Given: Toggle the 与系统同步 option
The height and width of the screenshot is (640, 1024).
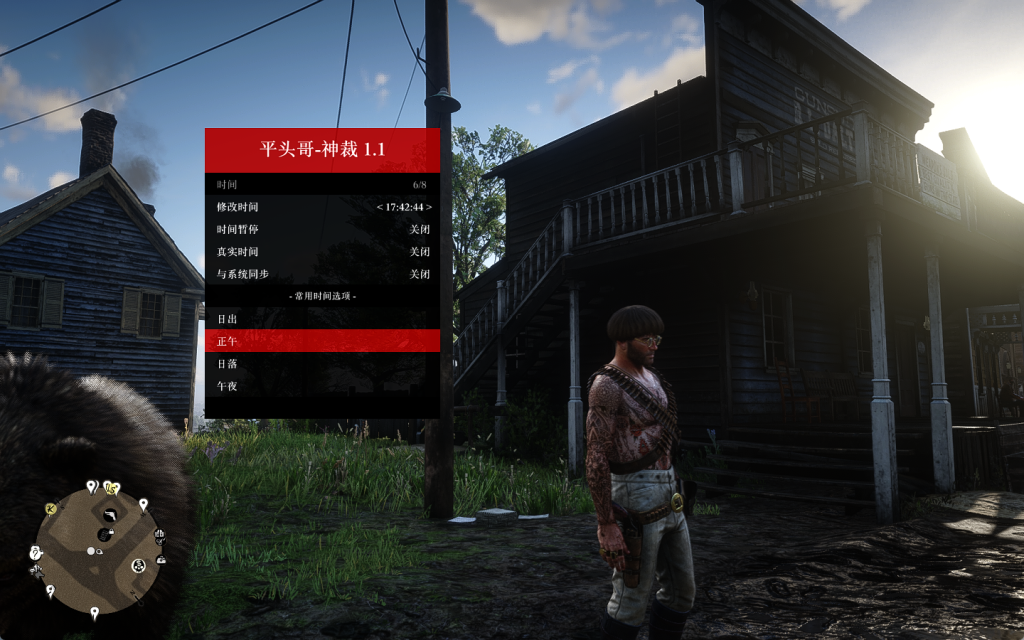Looking at the screenshot, I should click(322, 274).
